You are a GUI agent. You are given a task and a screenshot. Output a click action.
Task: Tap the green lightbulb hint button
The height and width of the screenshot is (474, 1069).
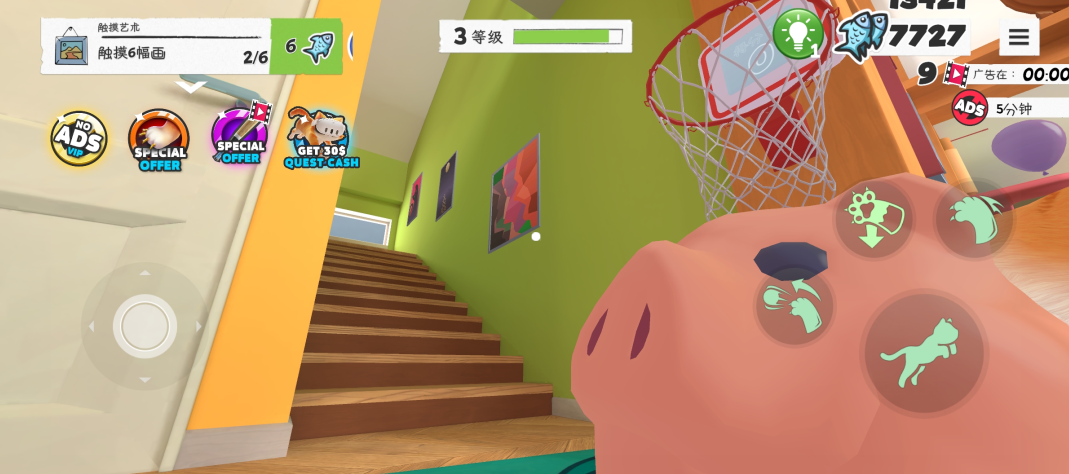click(797, 34)
